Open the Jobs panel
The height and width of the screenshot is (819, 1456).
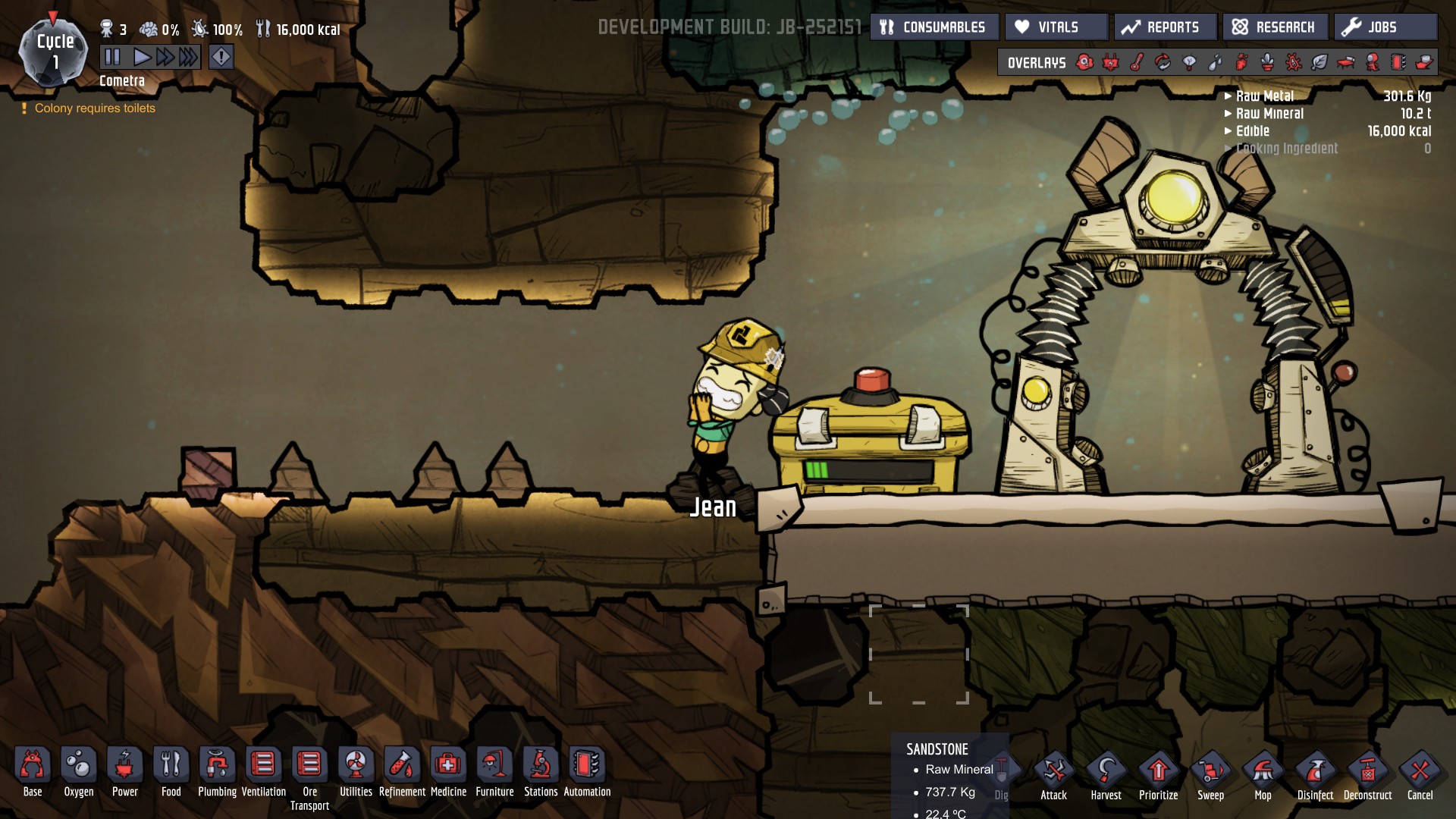(1384, 27)
